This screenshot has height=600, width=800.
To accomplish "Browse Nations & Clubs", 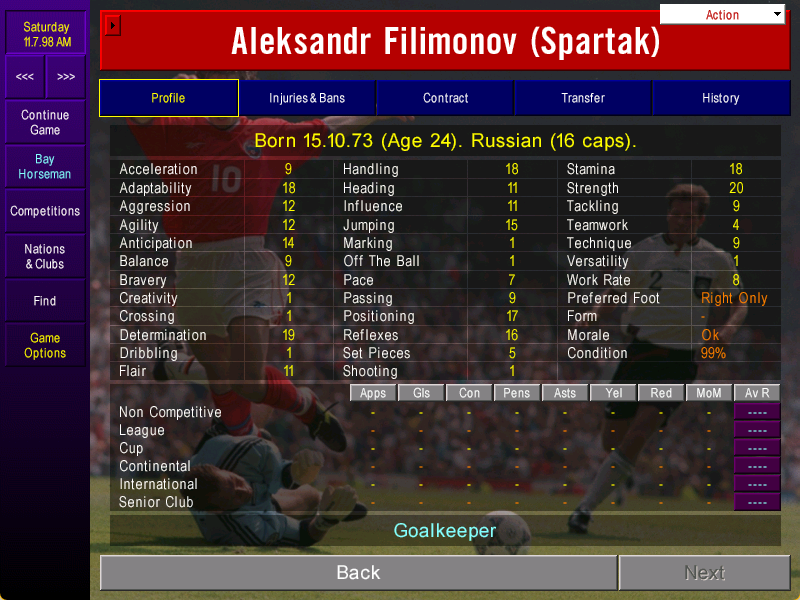I will 45,256.
